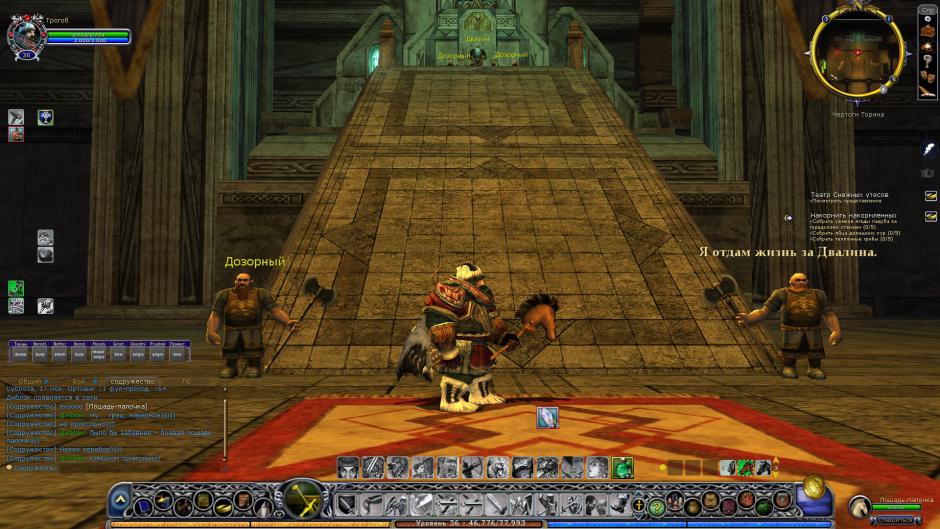This screenshot has width=940, height=529.
Task: Select the 'Театр Снежных утесов' quest entry
Action: point(849,195)
